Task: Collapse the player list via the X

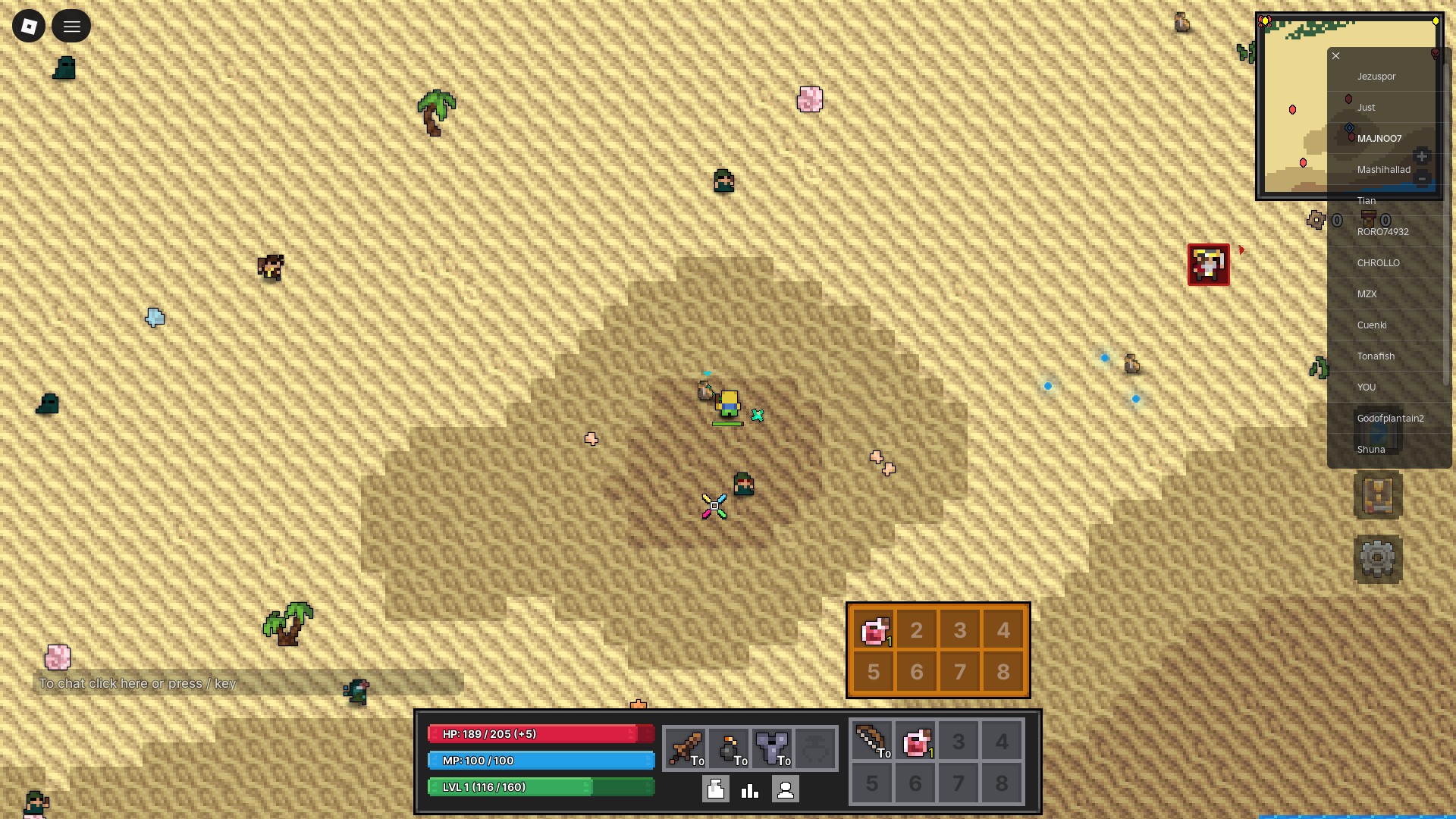Action: [1335, 55]
